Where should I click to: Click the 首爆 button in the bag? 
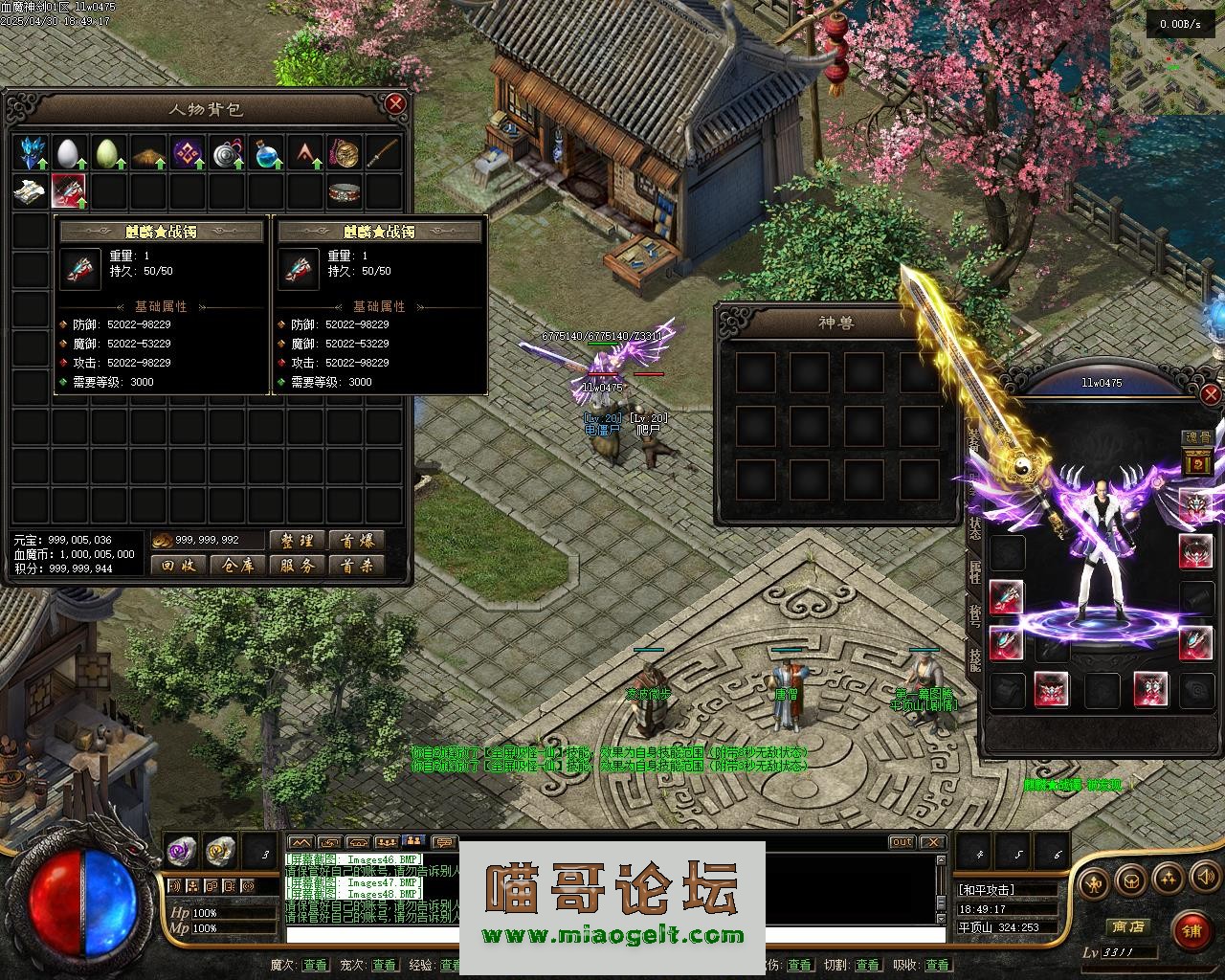click(x=357, y=541)
